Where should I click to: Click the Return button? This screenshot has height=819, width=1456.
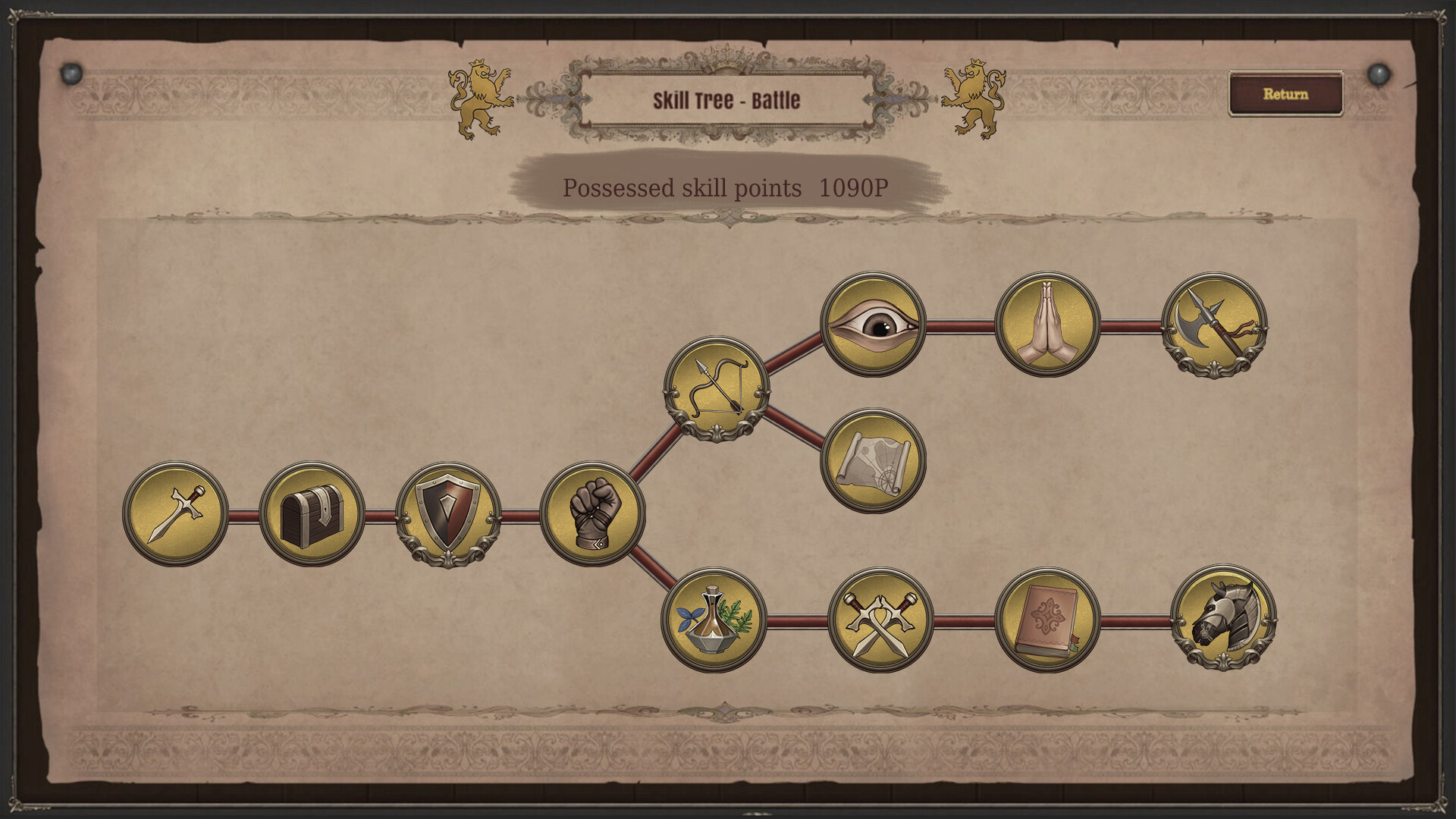[1285, 93]
